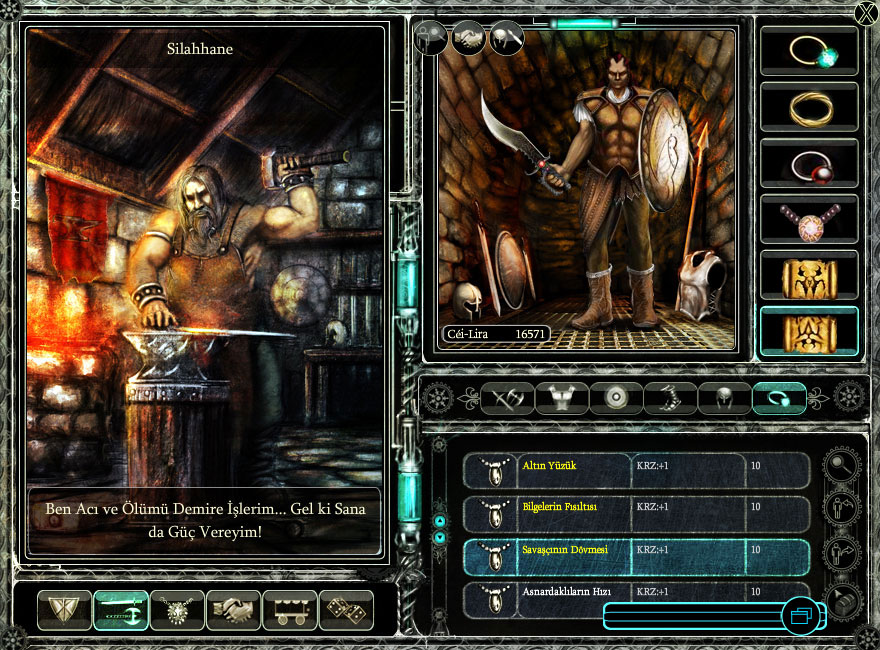This screenshot has height=650, width=880.
Task: Inspect item with the magnifying glass button
Action: pyautogui.click(x=842, y=464)
